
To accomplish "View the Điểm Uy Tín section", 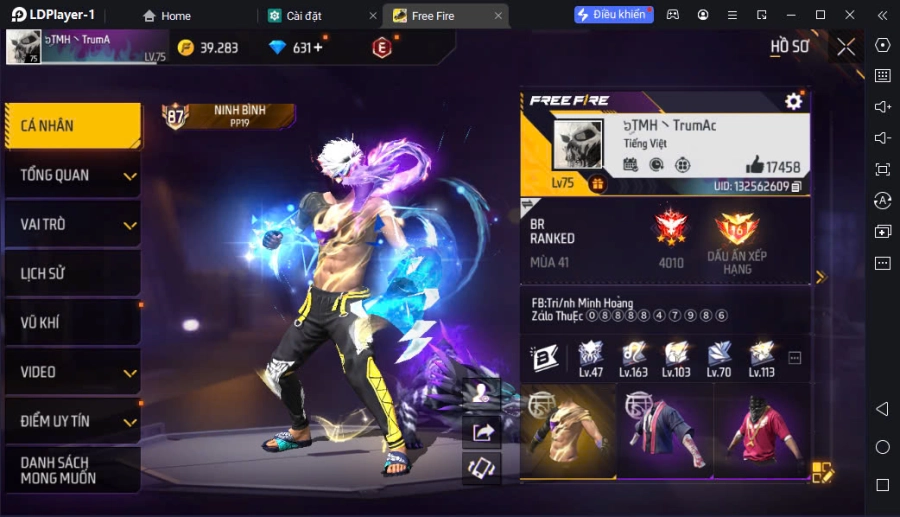I will [70, 421].
